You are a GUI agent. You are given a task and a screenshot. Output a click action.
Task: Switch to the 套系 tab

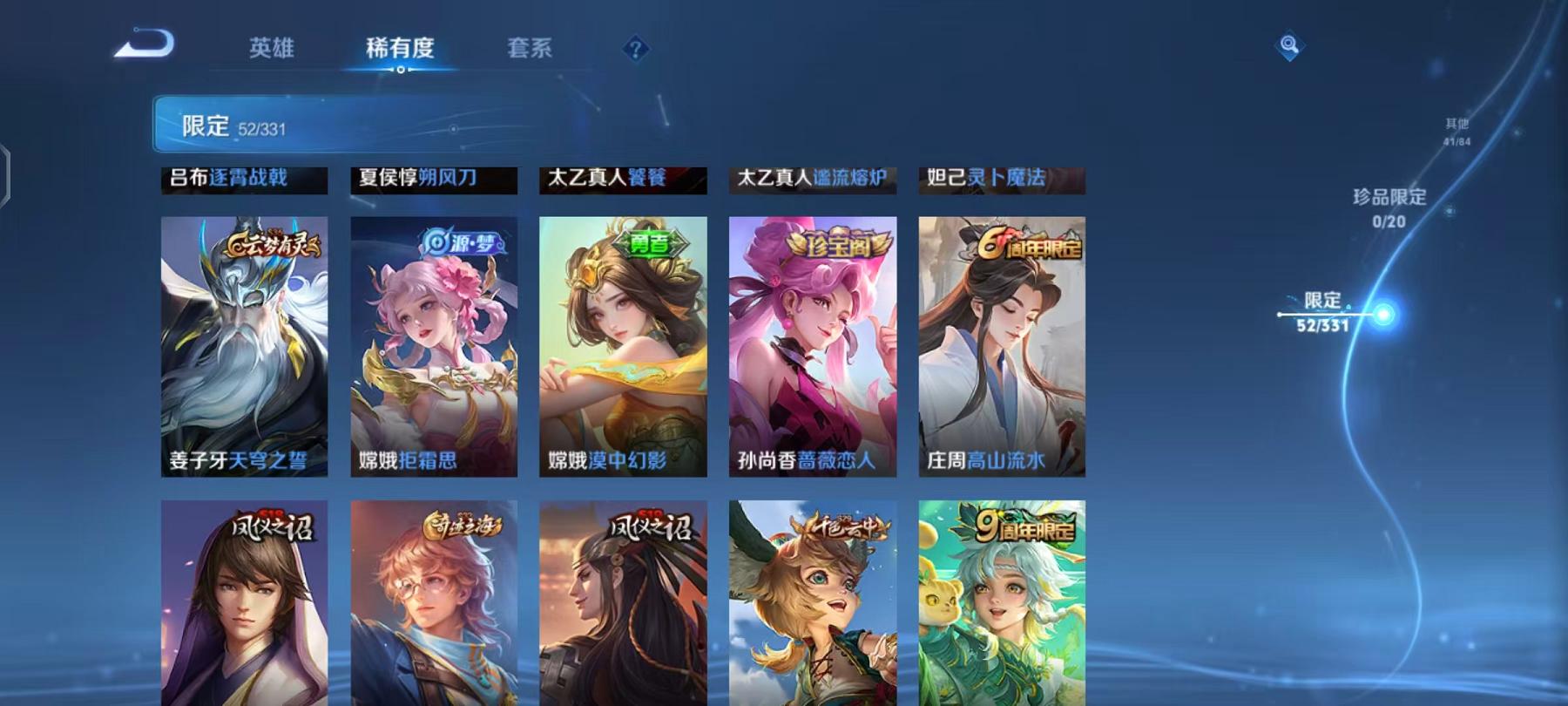tap(532, 50)
